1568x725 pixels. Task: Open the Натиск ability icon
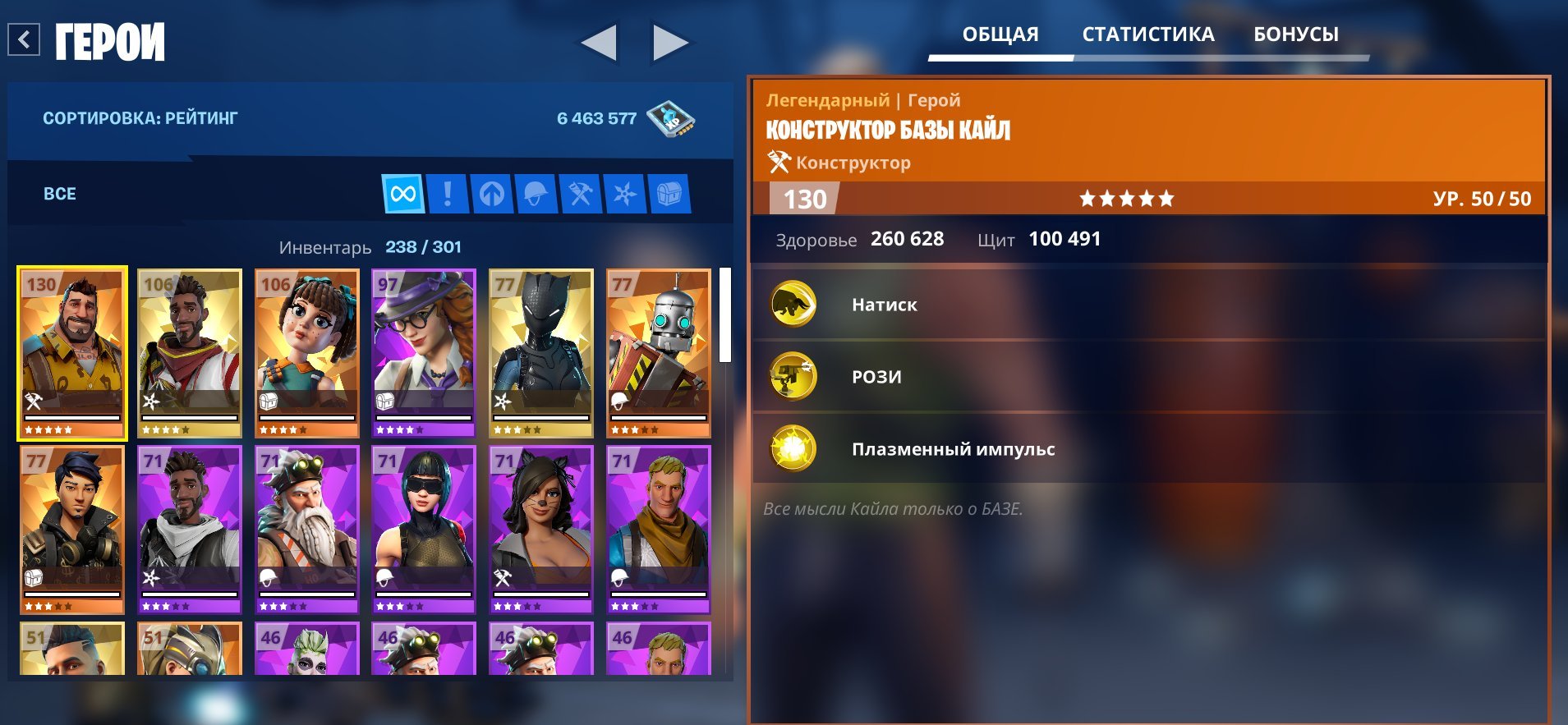tap(793, 303)
